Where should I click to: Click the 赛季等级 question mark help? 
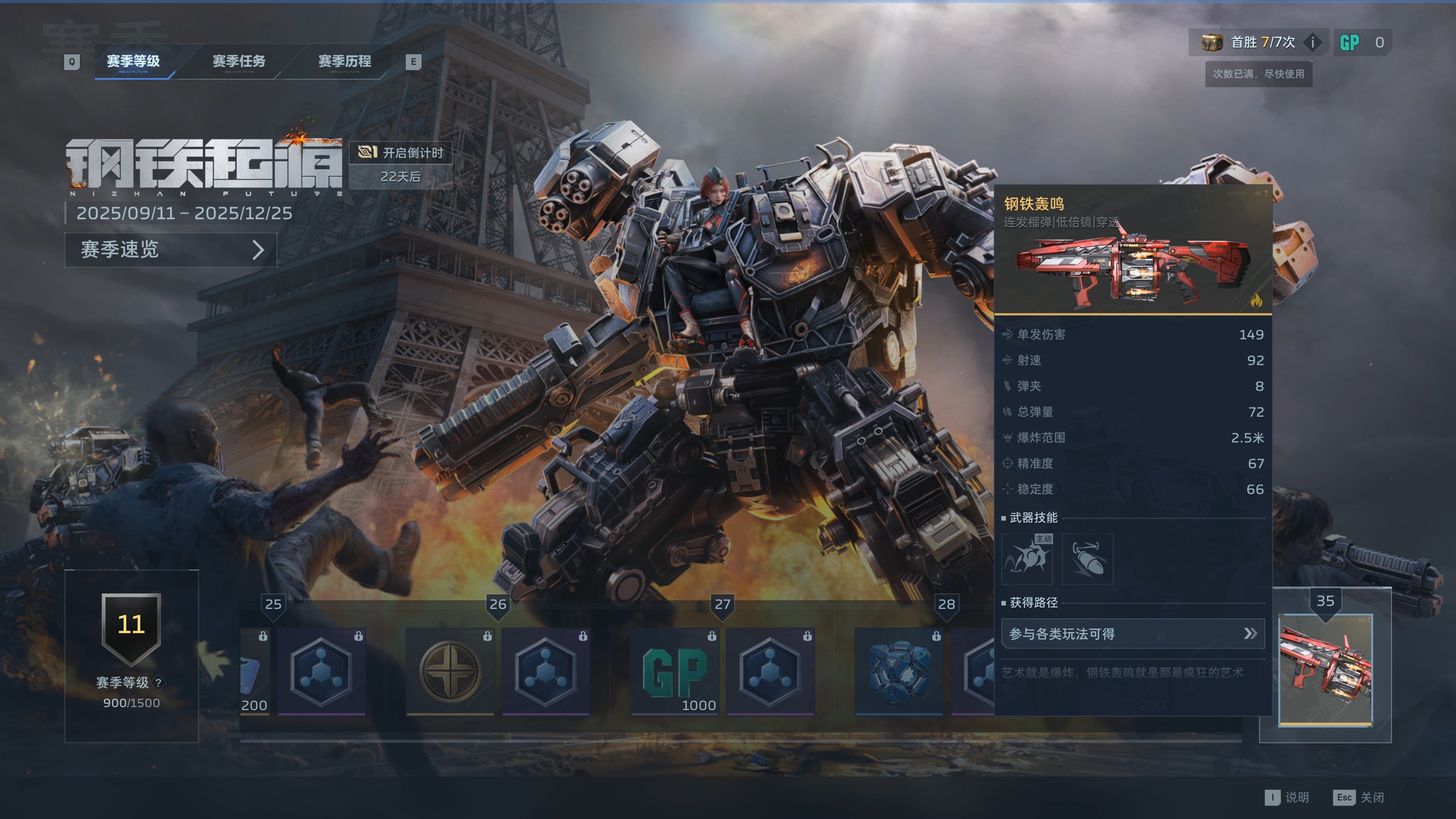pyautogui.click(x=159, y=682)
